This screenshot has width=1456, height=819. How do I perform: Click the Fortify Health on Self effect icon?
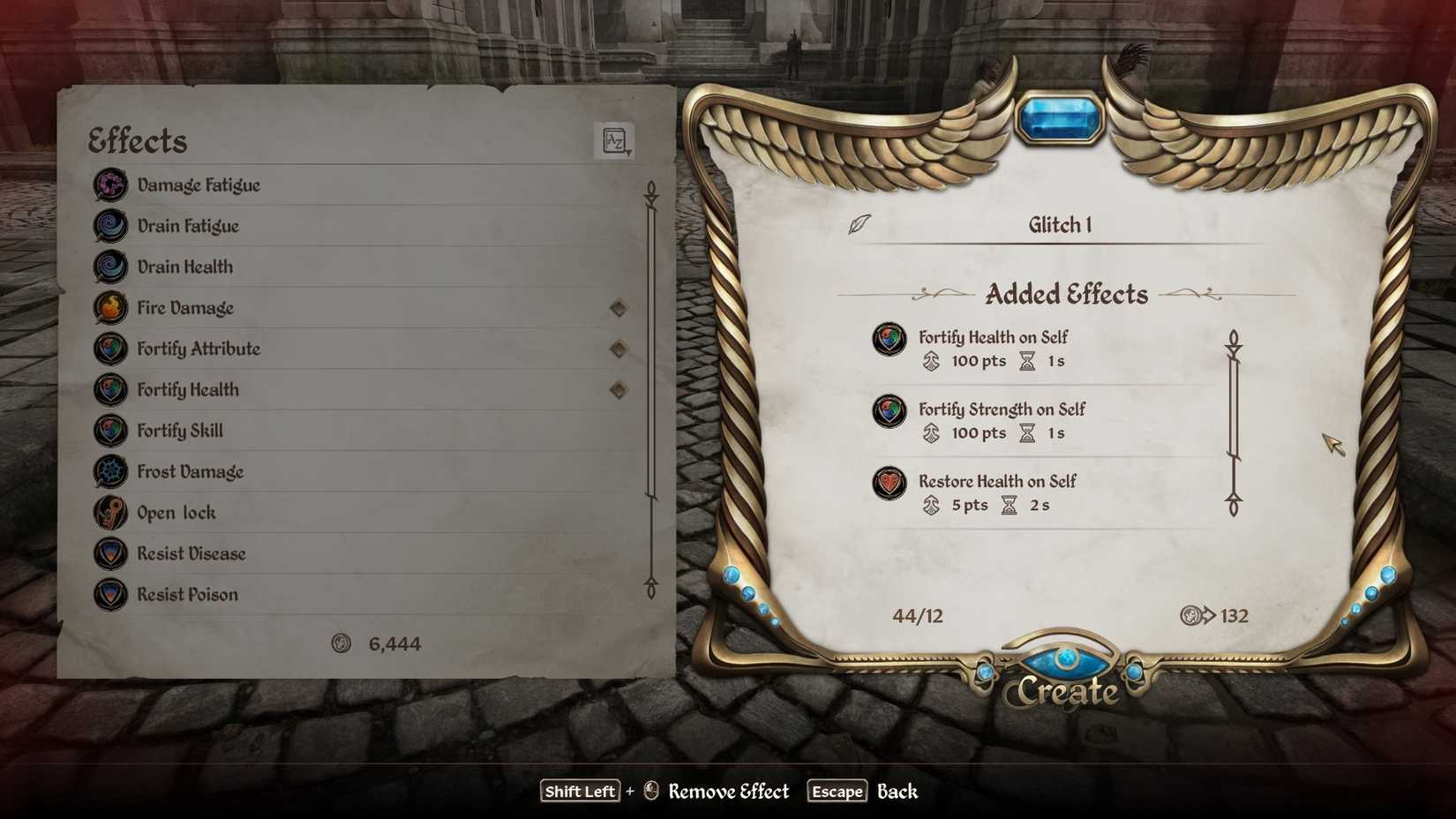(x=889, y=339)
